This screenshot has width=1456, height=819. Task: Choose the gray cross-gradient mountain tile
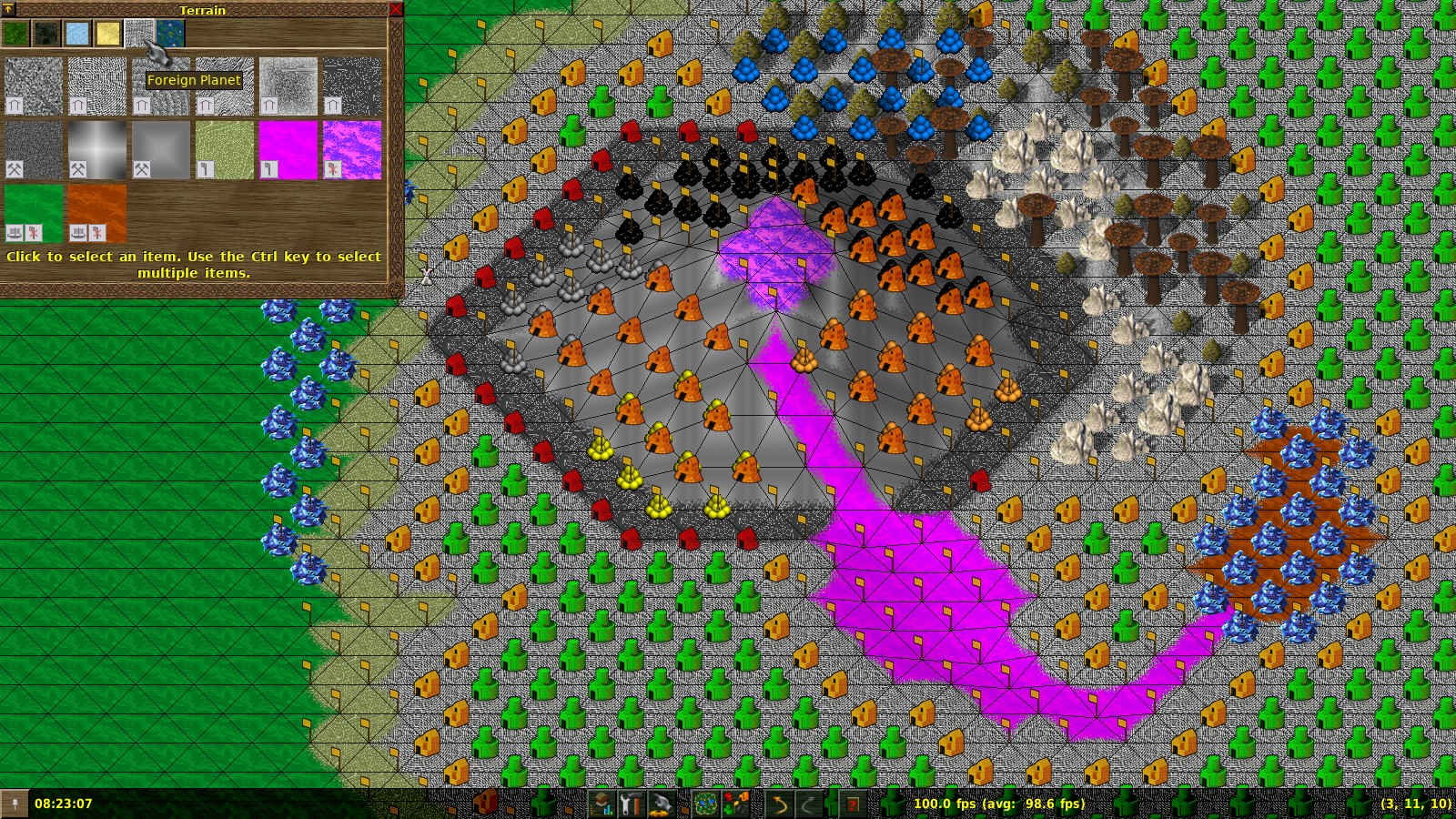[97, 150]
